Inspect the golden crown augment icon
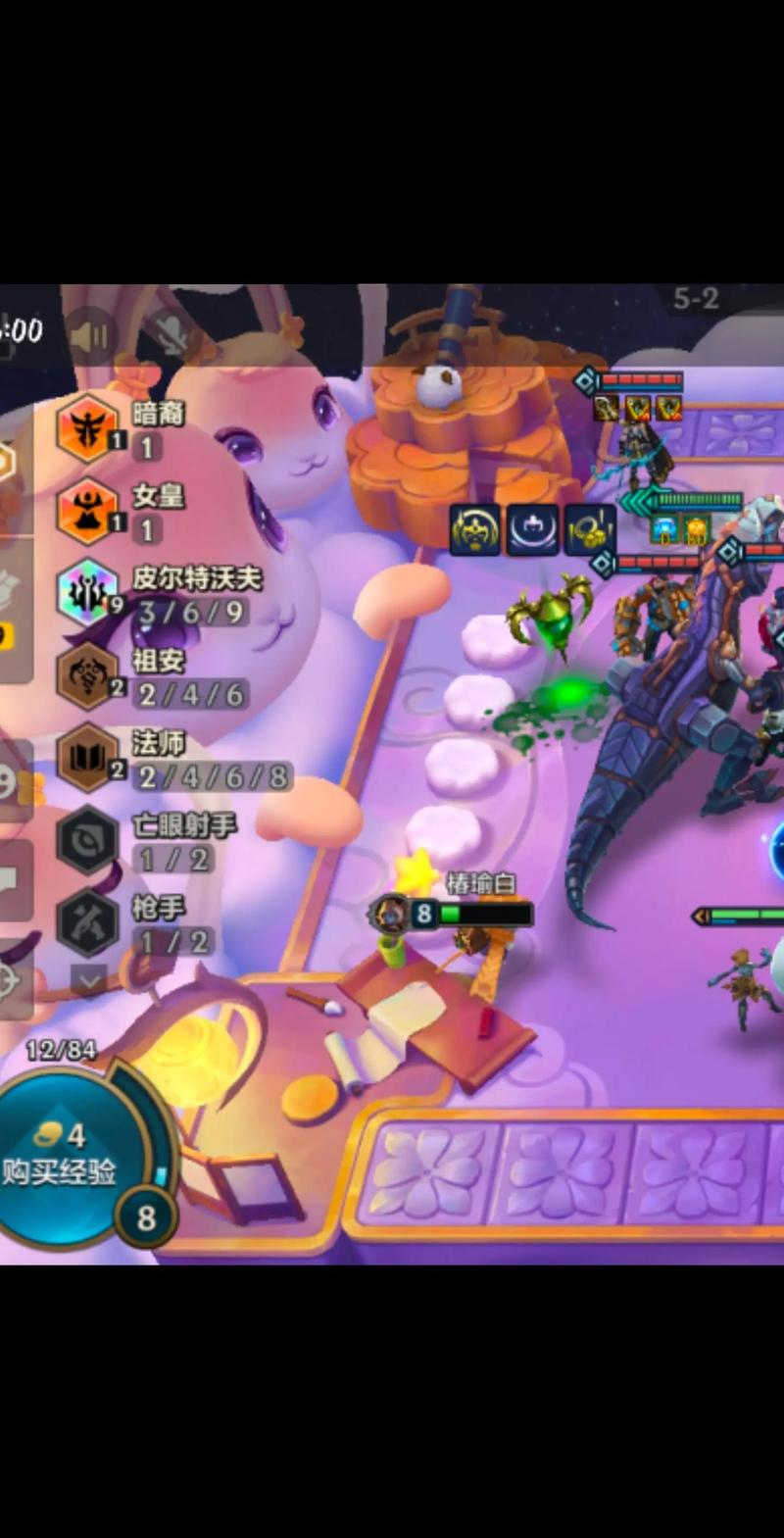The image size is (784, 1538). pyautogui.click(x=475, y=530)
